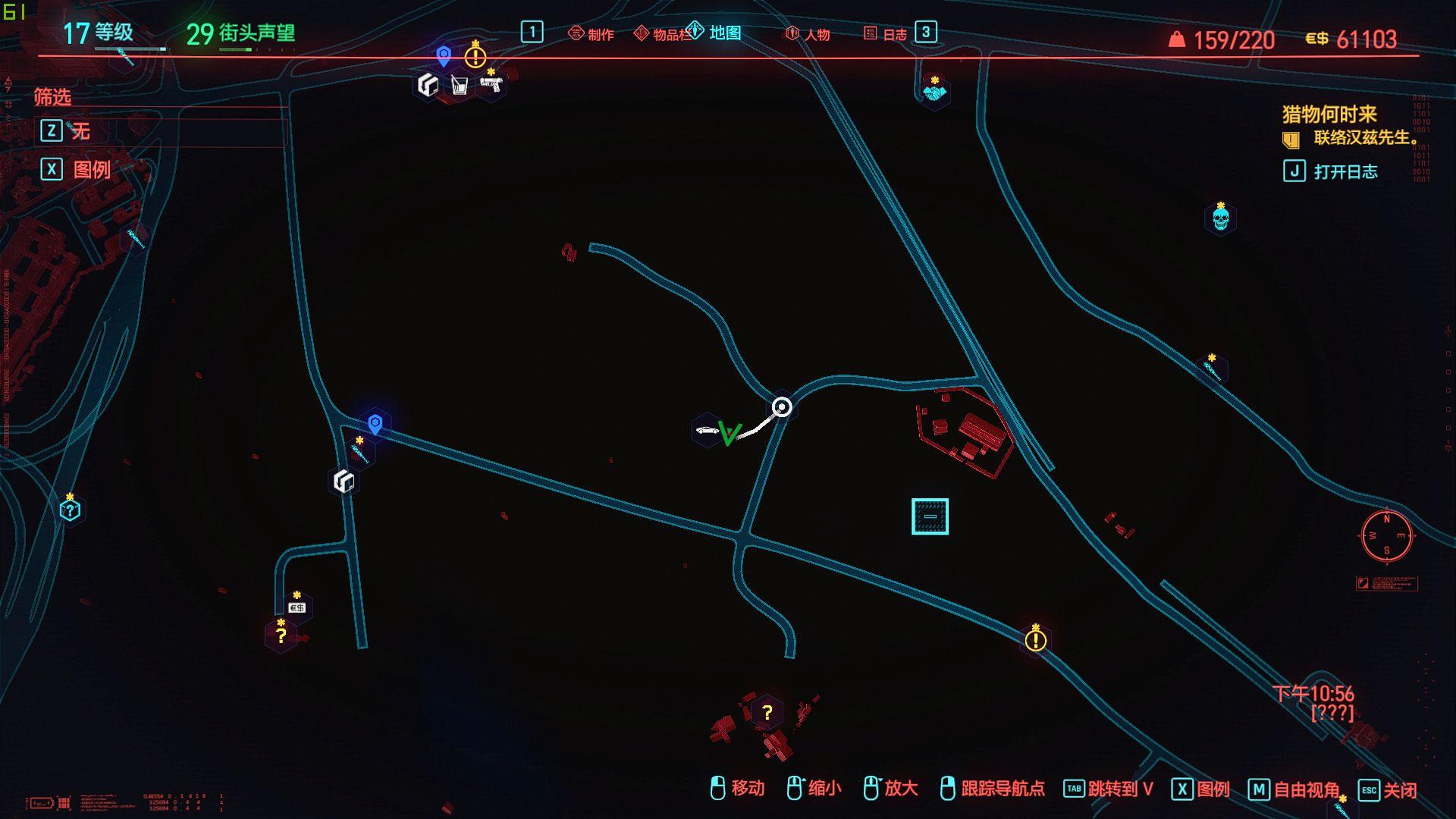Select the car vehicle marker

706,431
